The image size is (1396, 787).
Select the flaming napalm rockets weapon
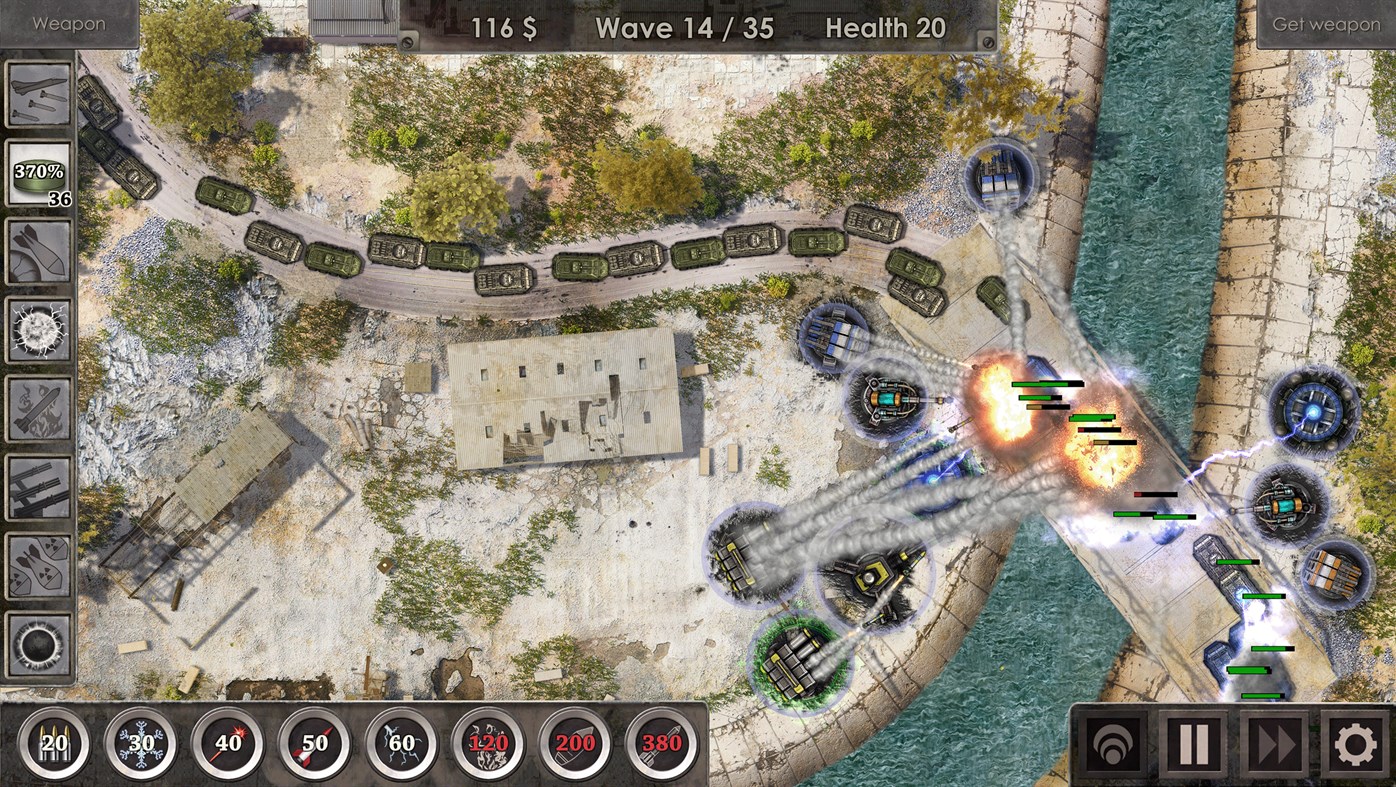[37, 408]
